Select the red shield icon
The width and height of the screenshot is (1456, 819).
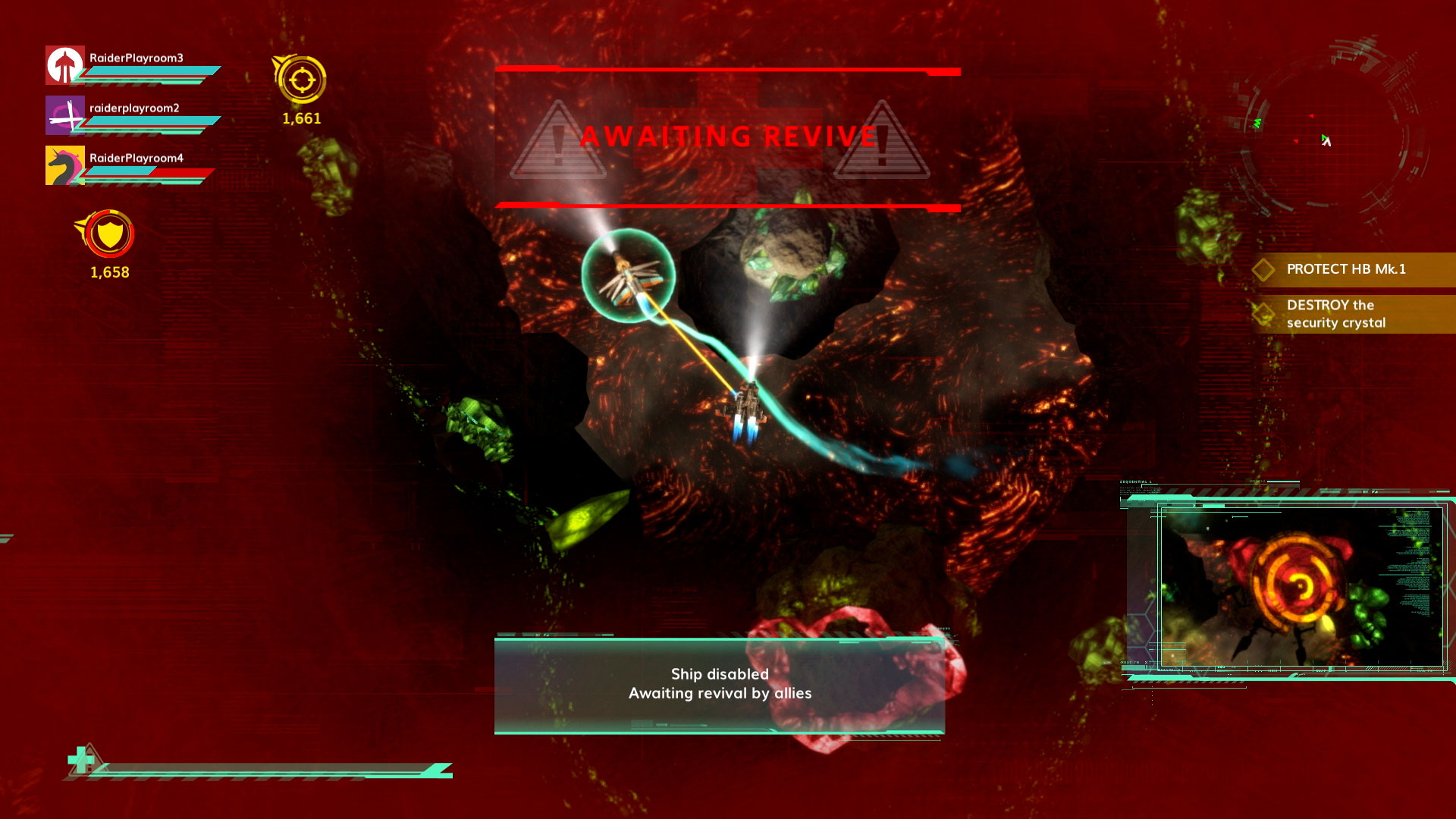click(110, 234)
